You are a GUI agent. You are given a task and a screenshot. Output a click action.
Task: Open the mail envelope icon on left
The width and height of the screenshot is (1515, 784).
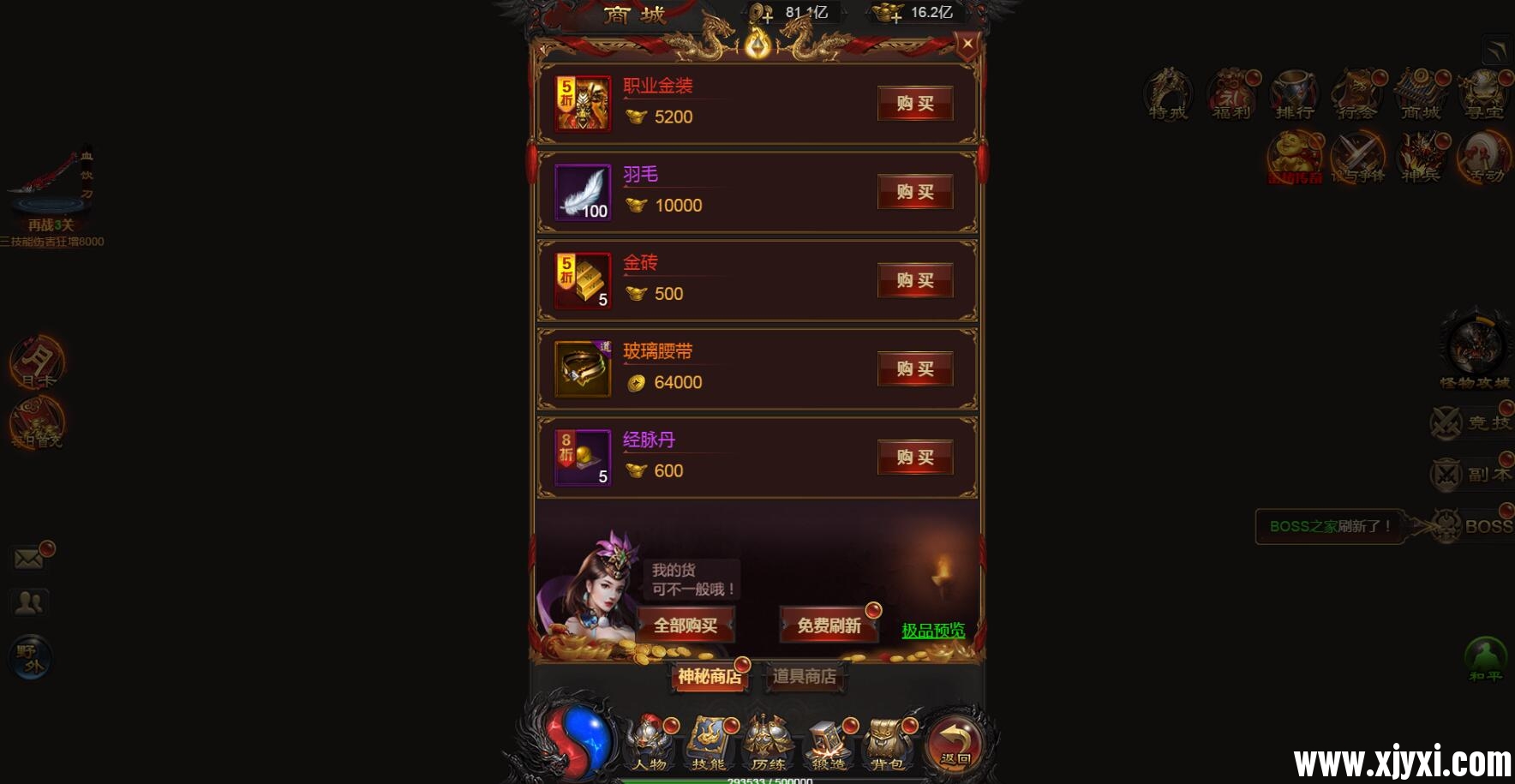point(28,557)
